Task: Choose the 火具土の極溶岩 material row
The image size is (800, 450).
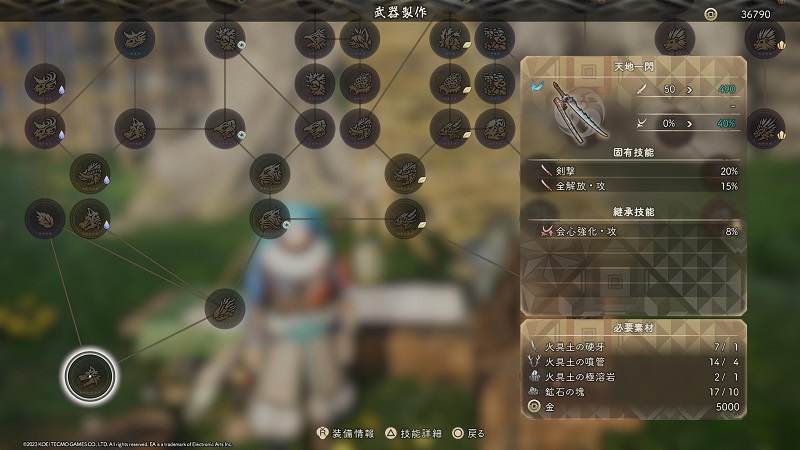Action: click(x=633, y=377)
